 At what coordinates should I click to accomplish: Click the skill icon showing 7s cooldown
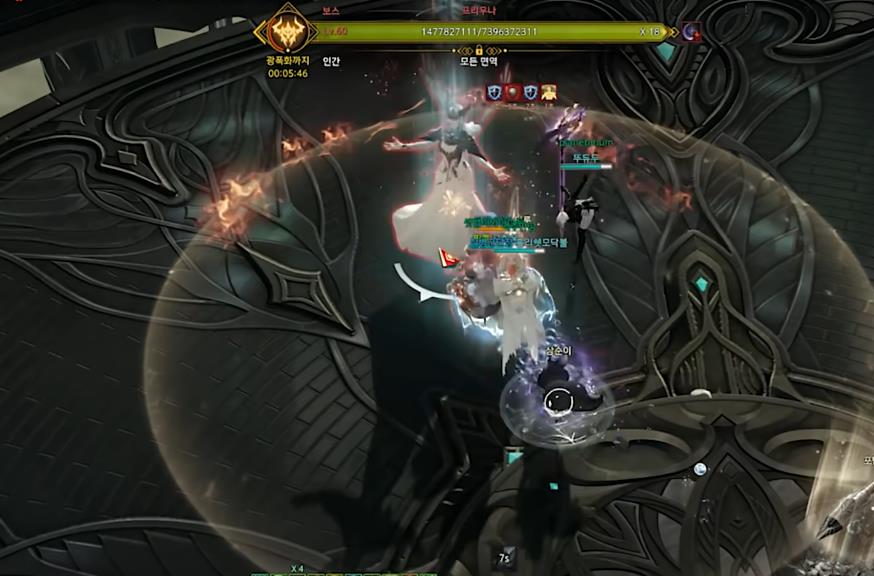(508, 558)
